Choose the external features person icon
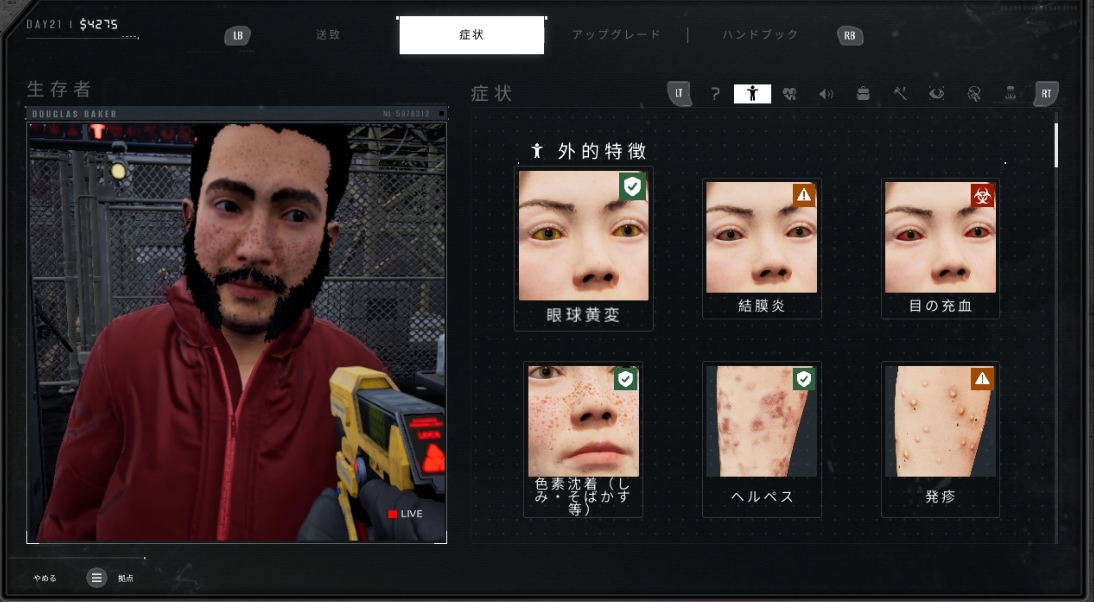The height and width of the screenshot is (602, 1094). point(752,94)
